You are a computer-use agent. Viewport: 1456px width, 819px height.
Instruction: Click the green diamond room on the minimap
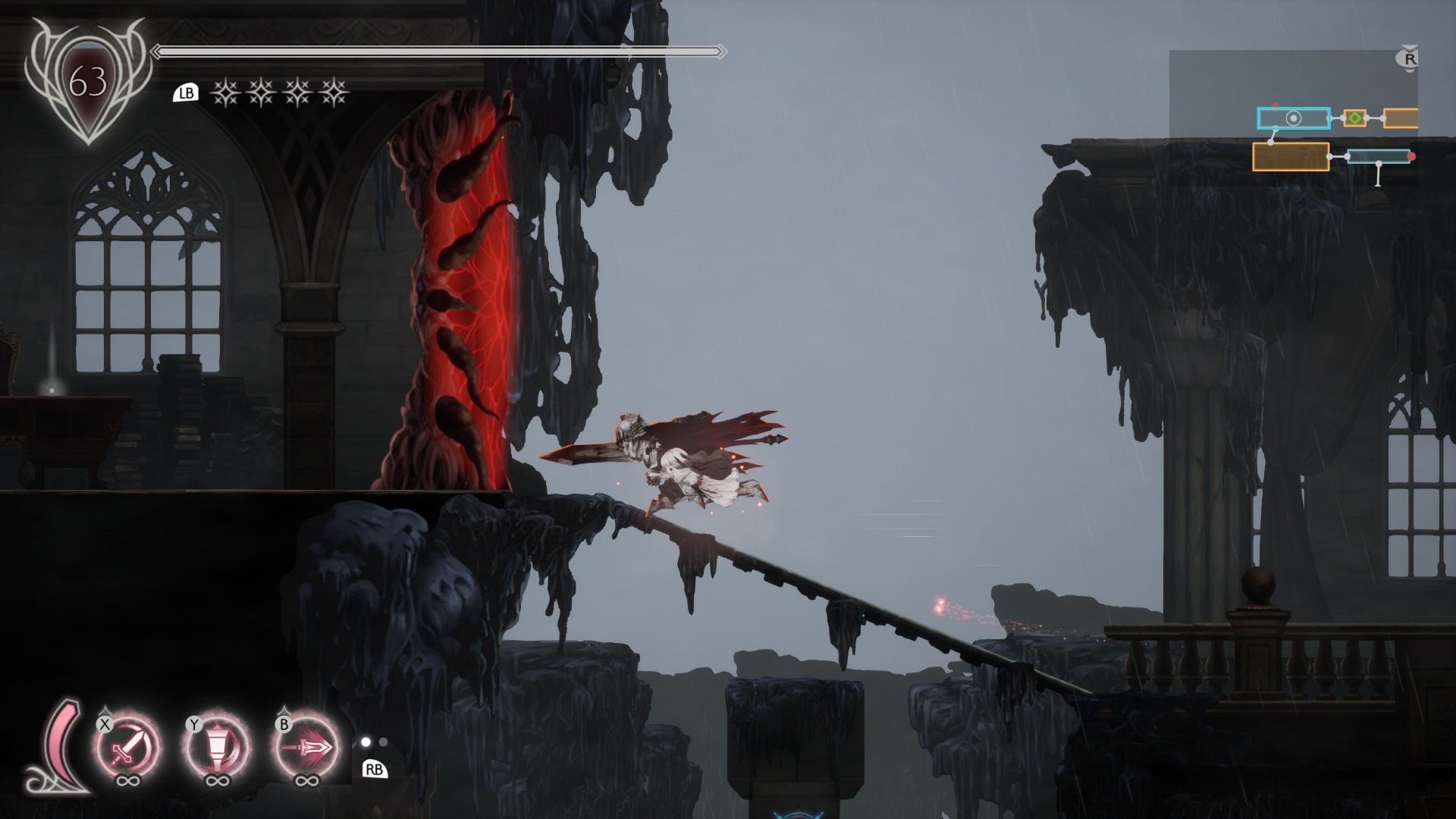click(1354, 118)
